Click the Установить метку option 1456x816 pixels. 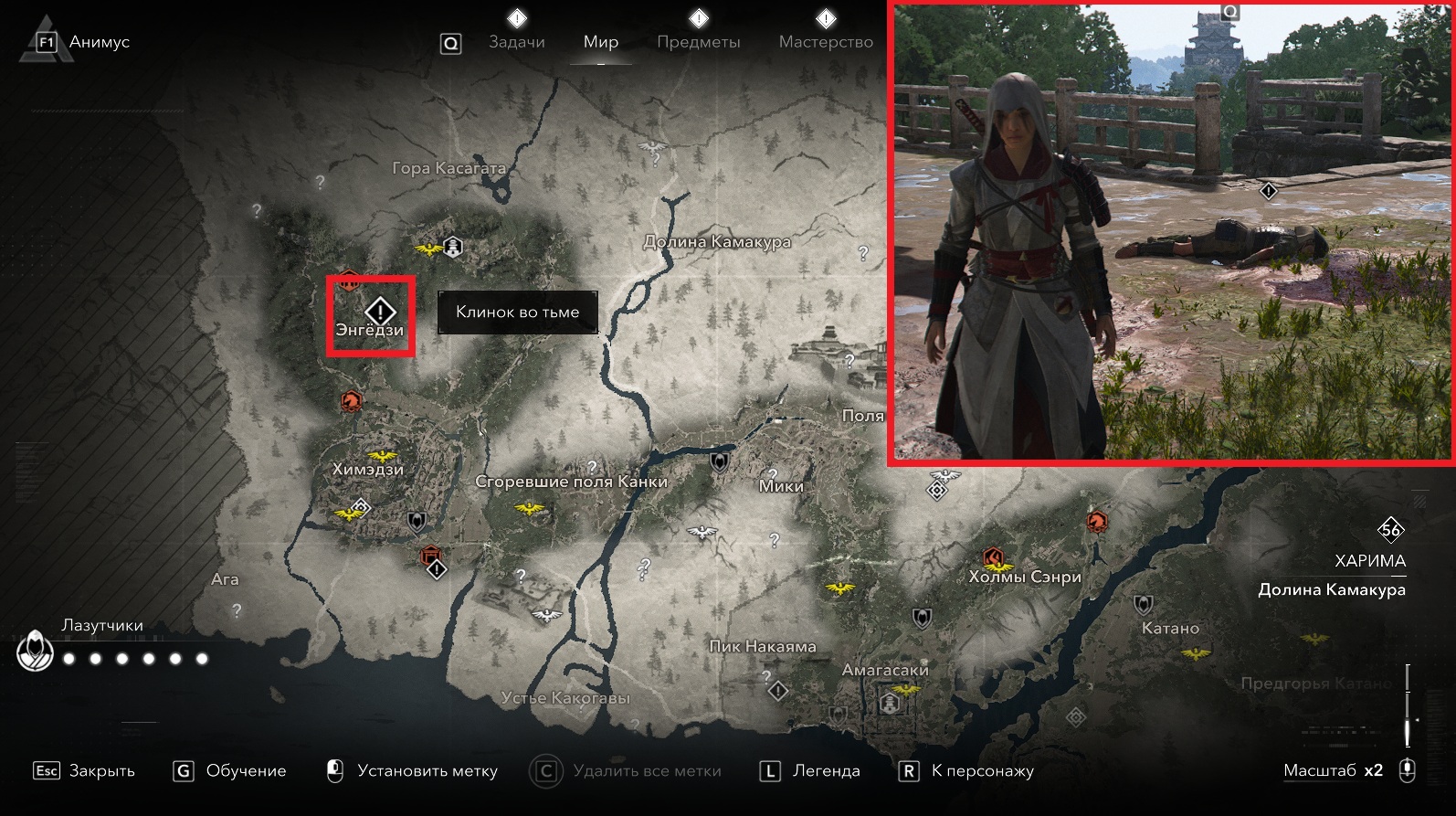412,771
